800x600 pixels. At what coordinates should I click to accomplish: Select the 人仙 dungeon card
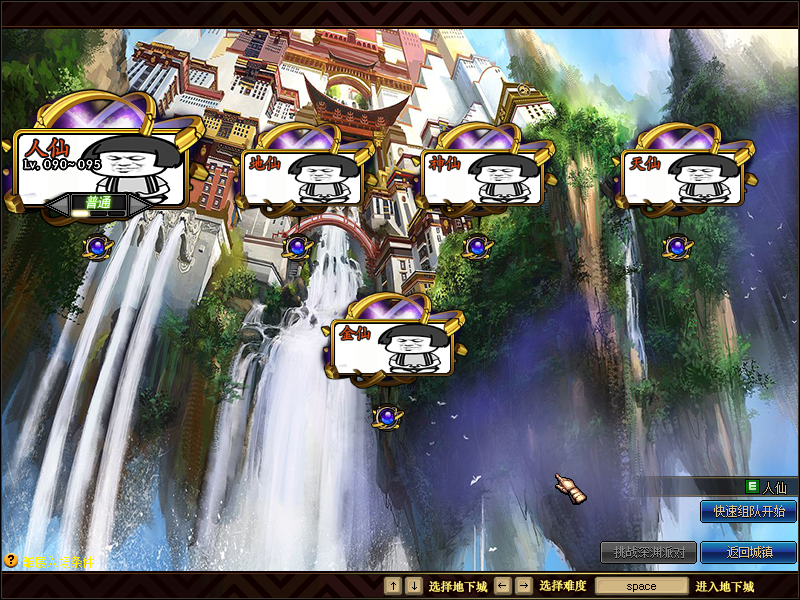100,163
